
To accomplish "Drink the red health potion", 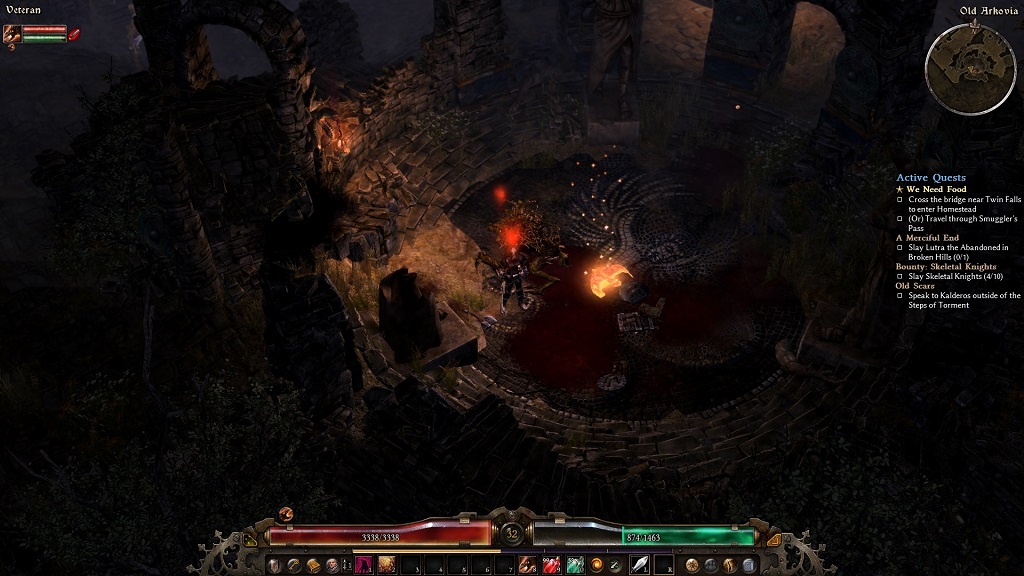I will [551, 565].
